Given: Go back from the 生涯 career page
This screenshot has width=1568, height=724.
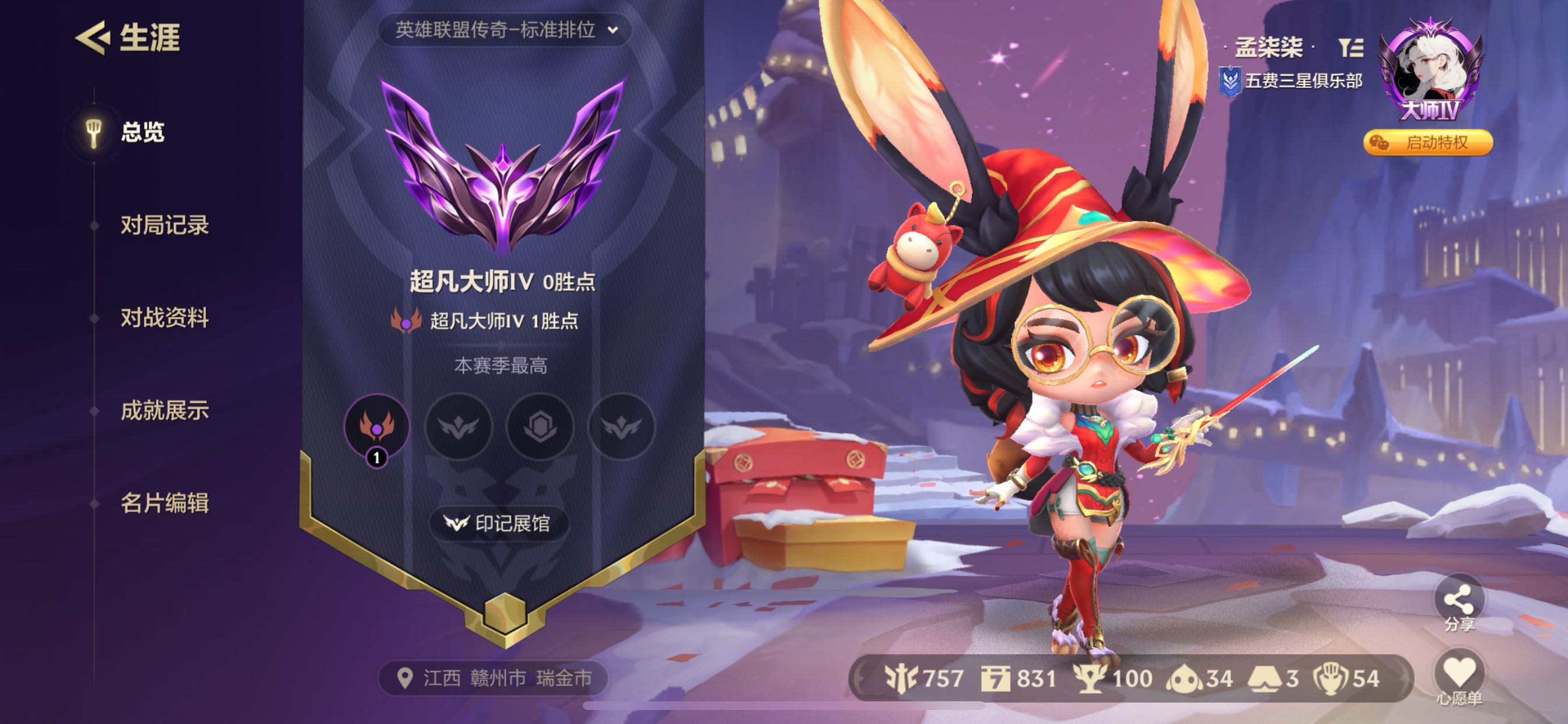Looking at the screenshot, I should 93,38.
